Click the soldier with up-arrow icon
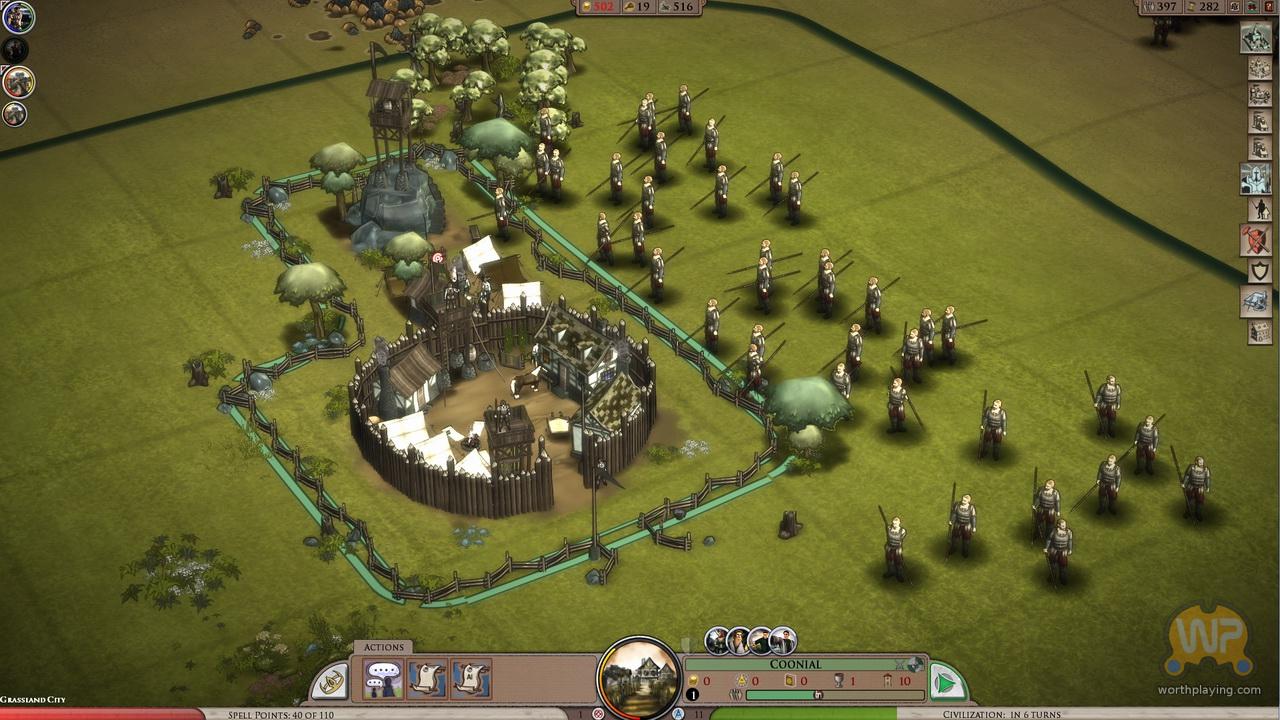This screenshot has width=1280, height=720. point(1258,209)
